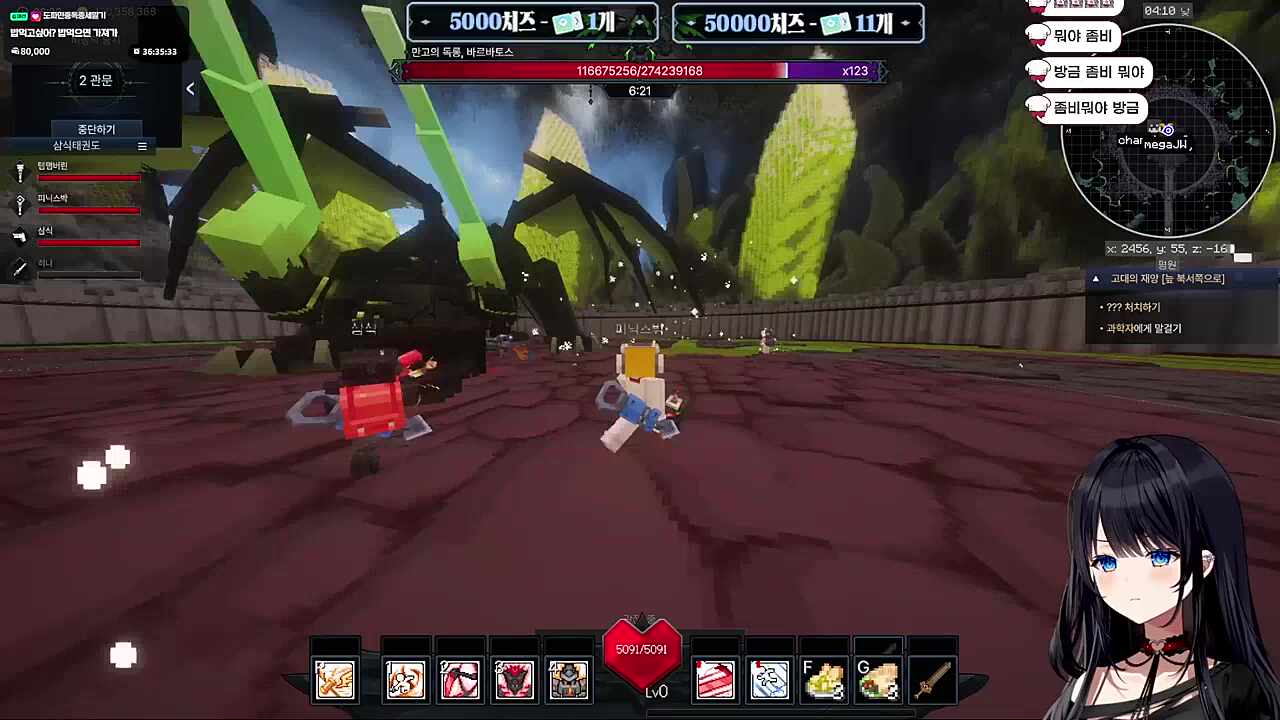Open the 삼식태권도 party list menu icon
The height and width of the screenshot is (720, 1280).
click(142, 146)
